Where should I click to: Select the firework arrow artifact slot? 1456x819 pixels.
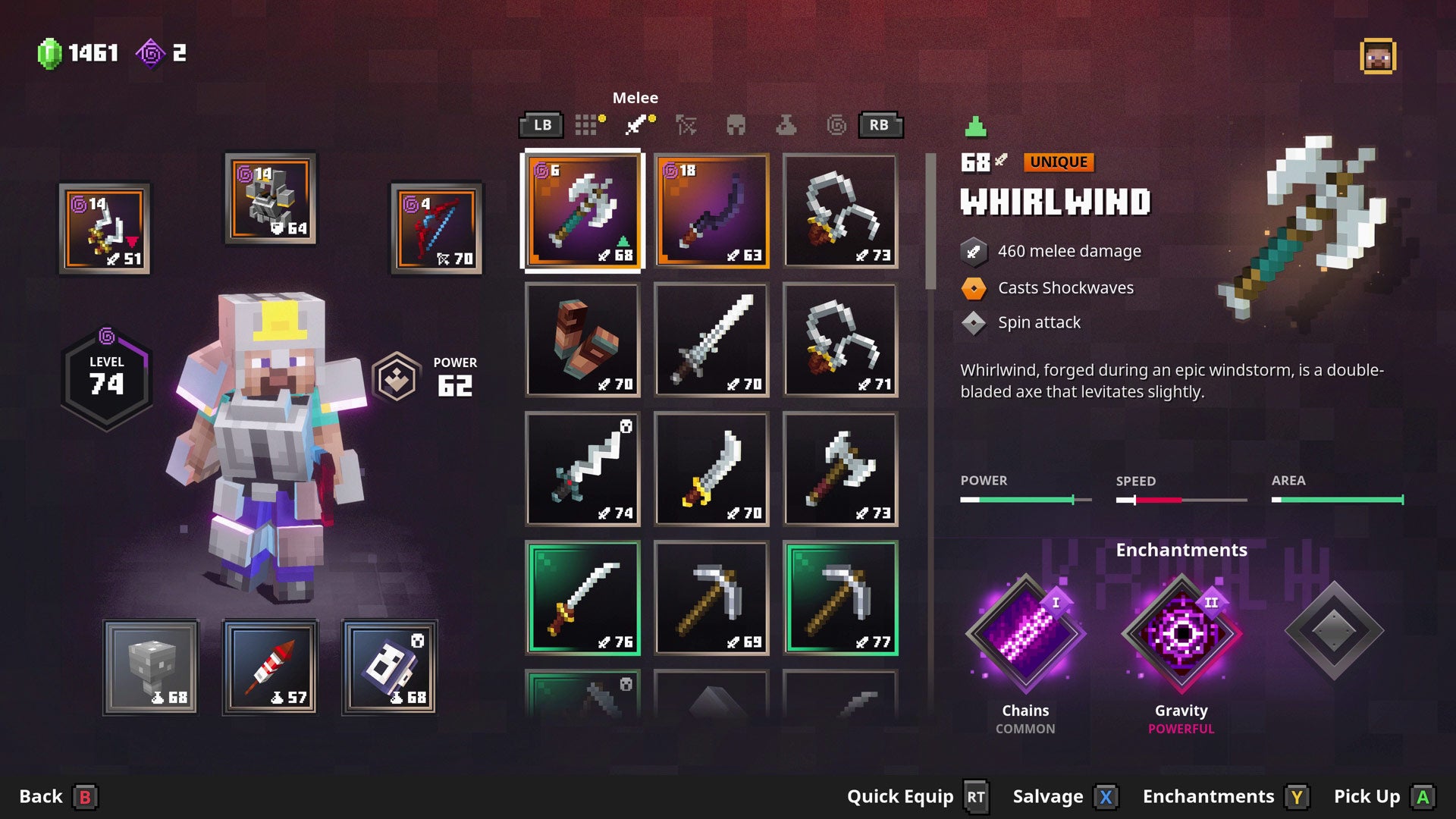[271, 667]
